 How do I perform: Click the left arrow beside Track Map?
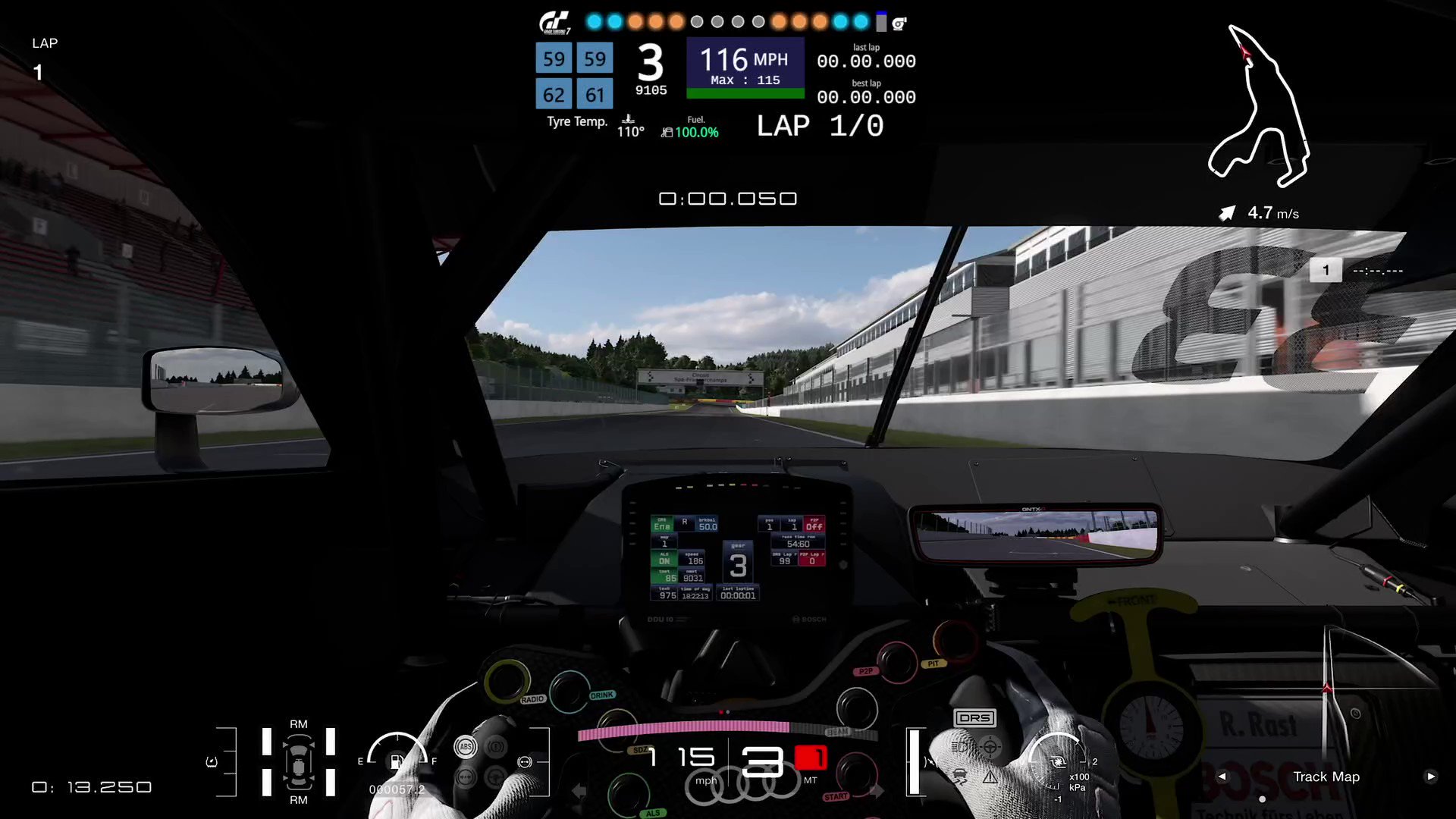[1221, 777]
